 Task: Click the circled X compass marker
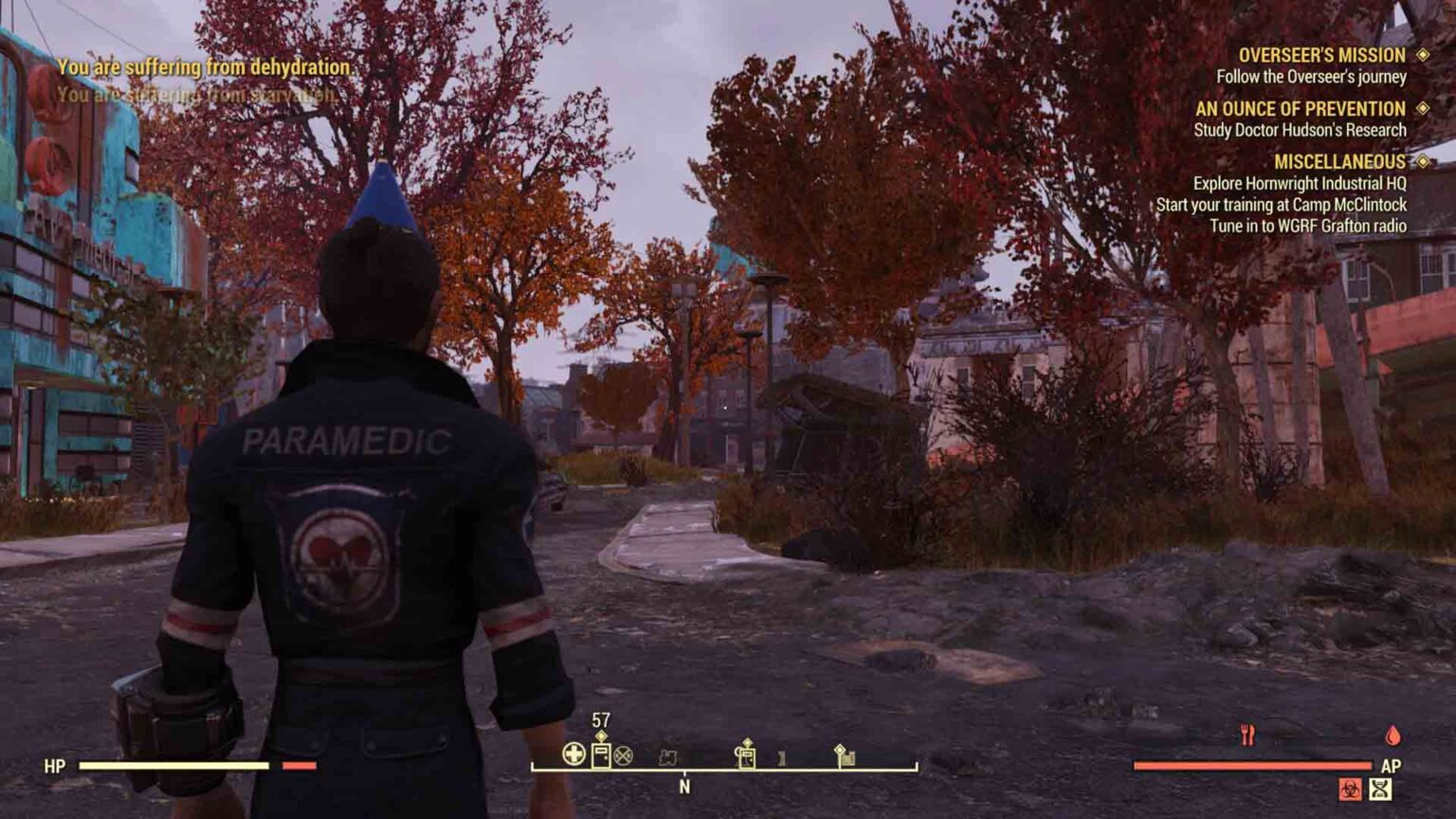pos(623,755)
